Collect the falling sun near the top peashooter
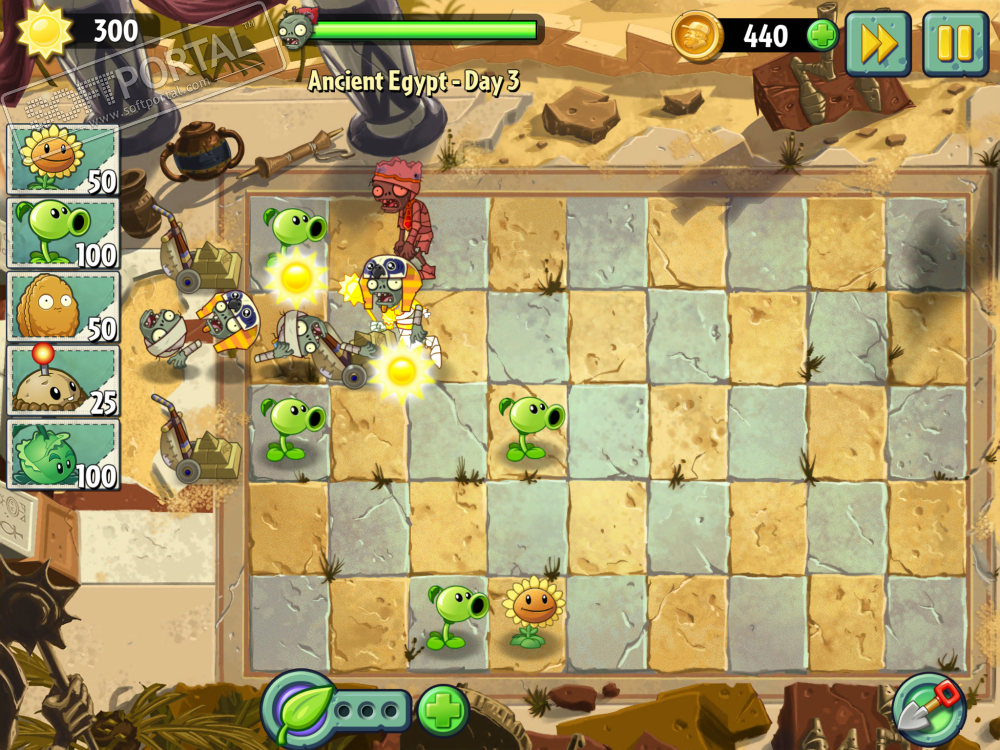 [296, 278]
